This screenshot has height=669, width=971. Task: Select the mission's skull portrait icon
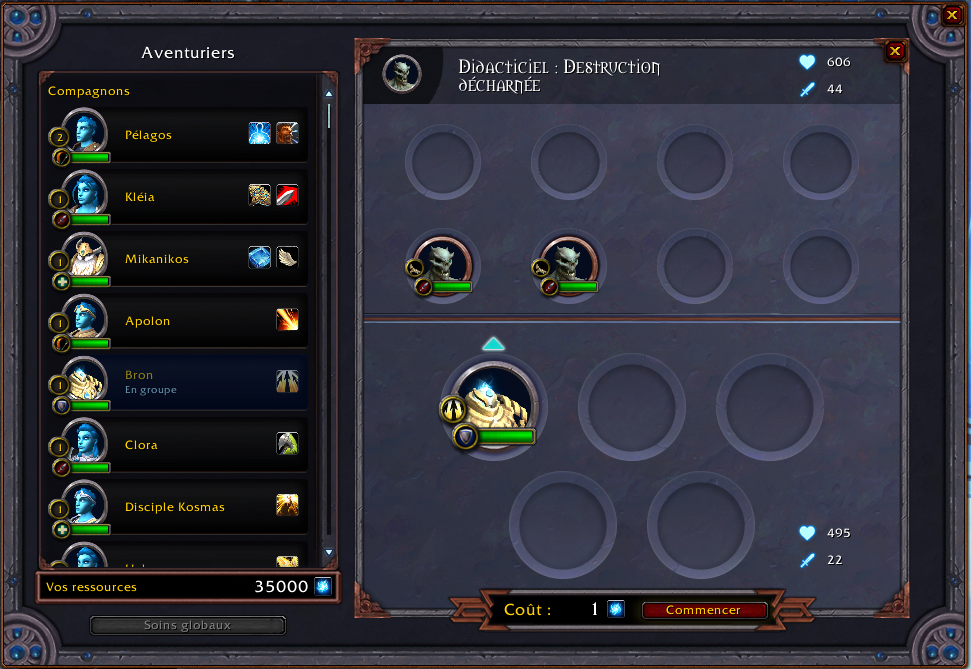402,73
